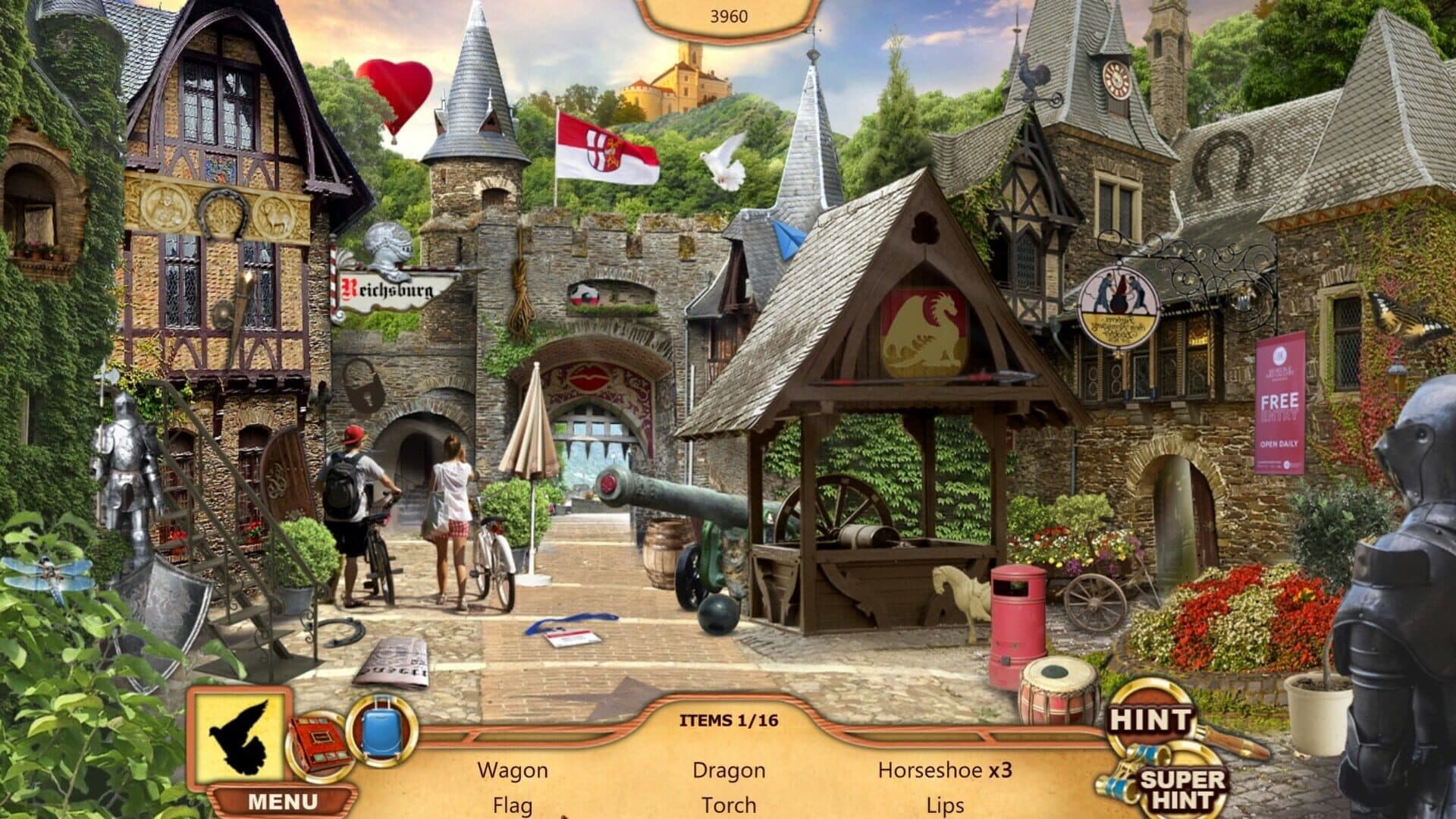Open the red journal book icon
The image size is (1456, 819).
coord(319,746)
